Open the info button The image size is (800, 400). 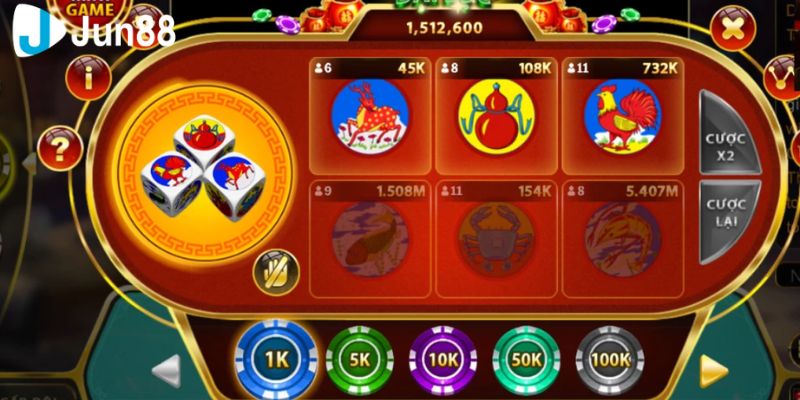[x=88, y=76]
